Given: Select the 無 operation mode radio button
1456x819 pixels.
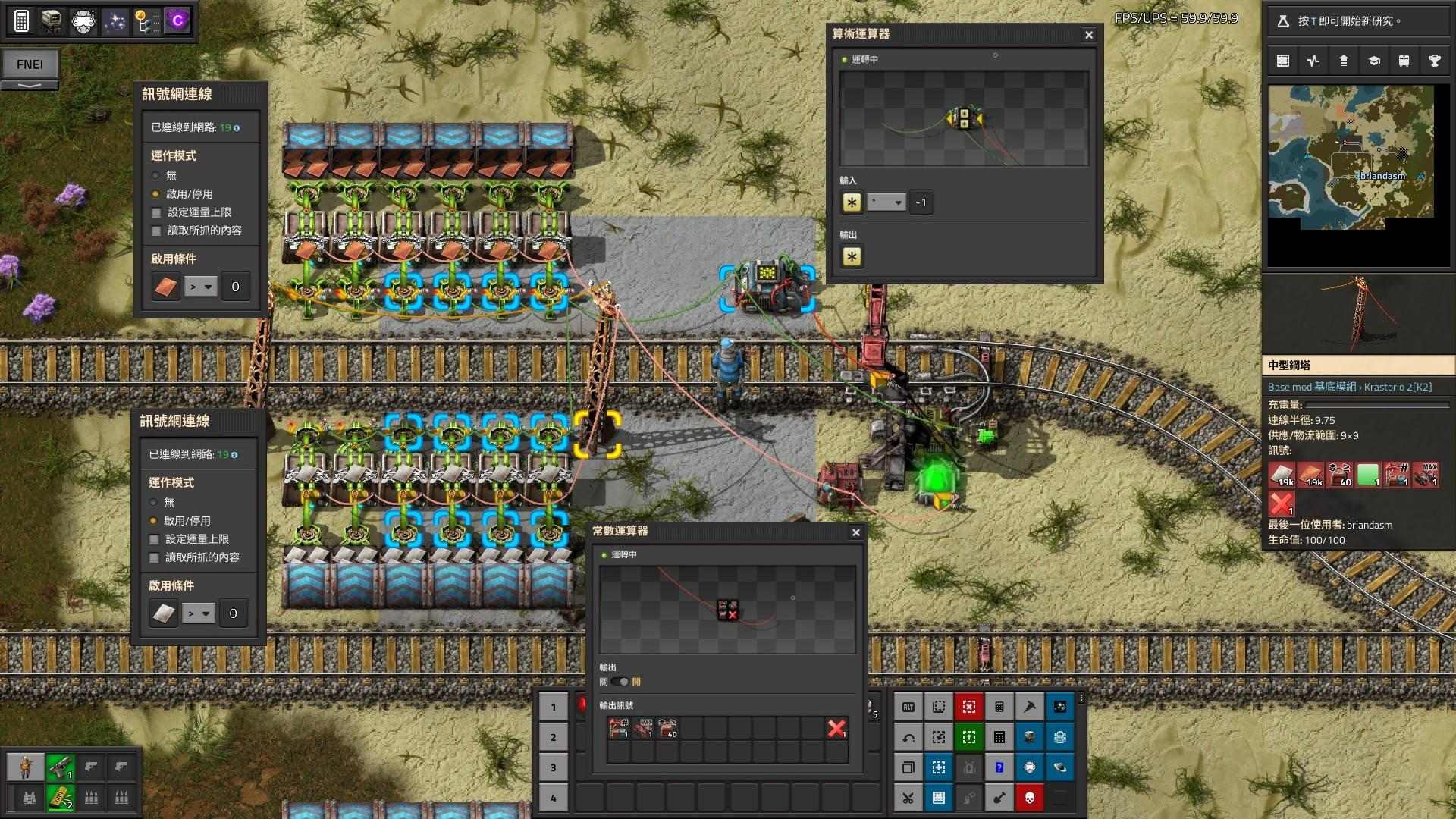Looking at the screenshot, I should (158, 175).
